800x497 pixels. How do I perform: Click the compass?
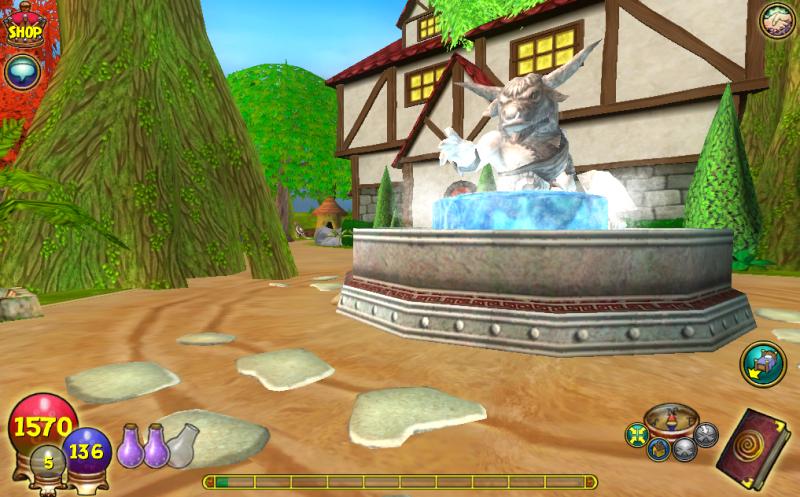pos(670,419)
